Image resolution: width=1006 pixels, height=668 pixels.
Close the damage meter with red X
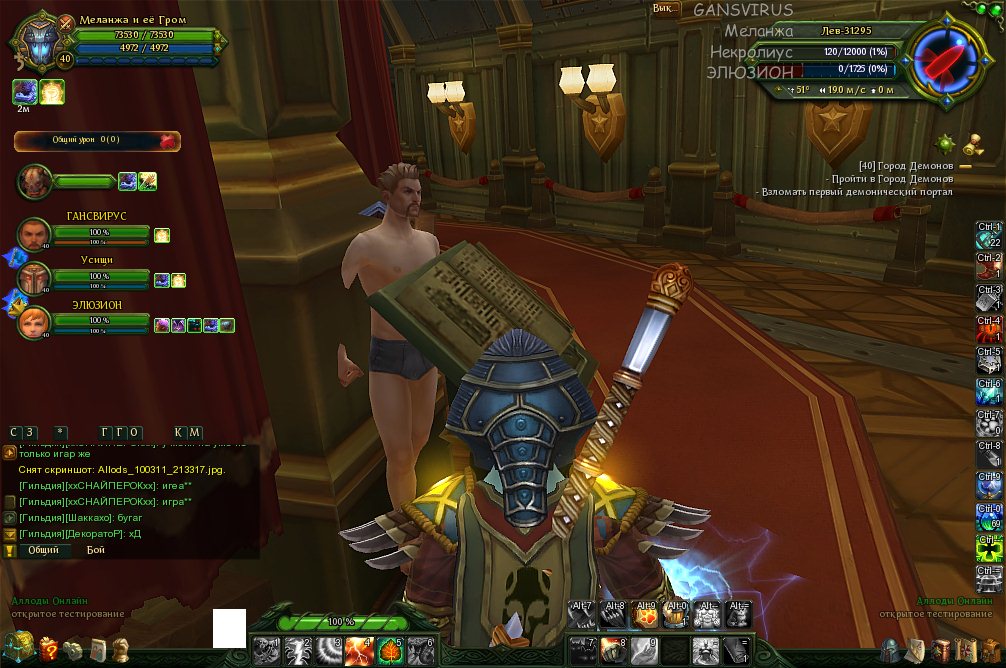tap(167, 141)
